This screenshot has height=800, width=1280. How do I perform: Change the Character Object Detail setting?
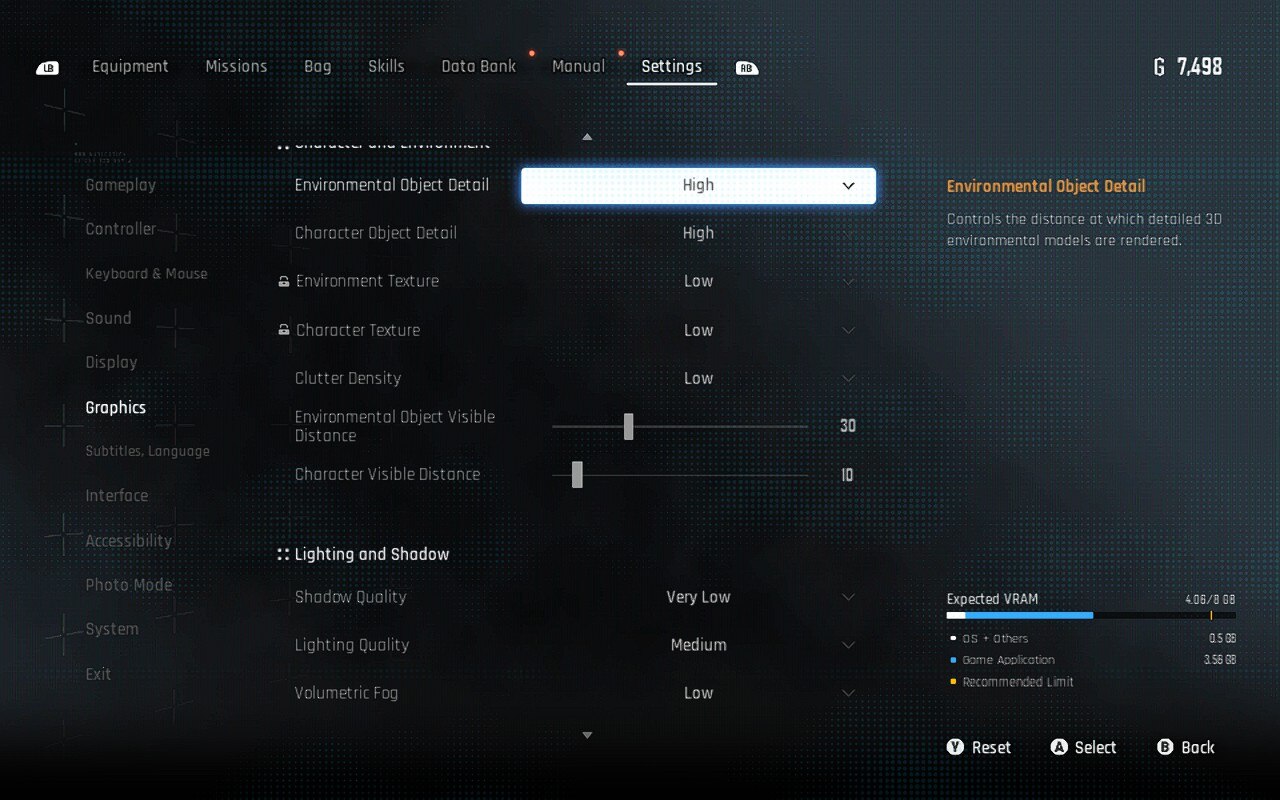(x=698, y=233)
